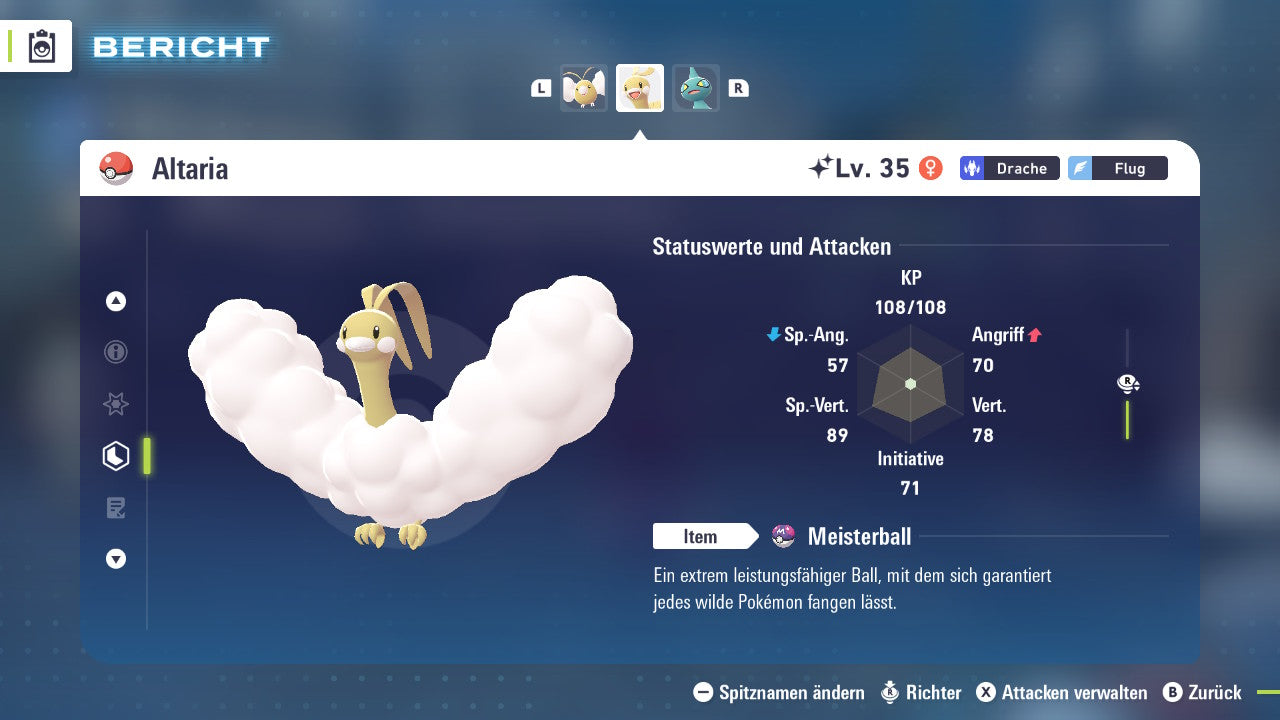1280x720 pixels.
Task: Open the moves list icon in the sidebar
Action: click(x=115, y=508)
